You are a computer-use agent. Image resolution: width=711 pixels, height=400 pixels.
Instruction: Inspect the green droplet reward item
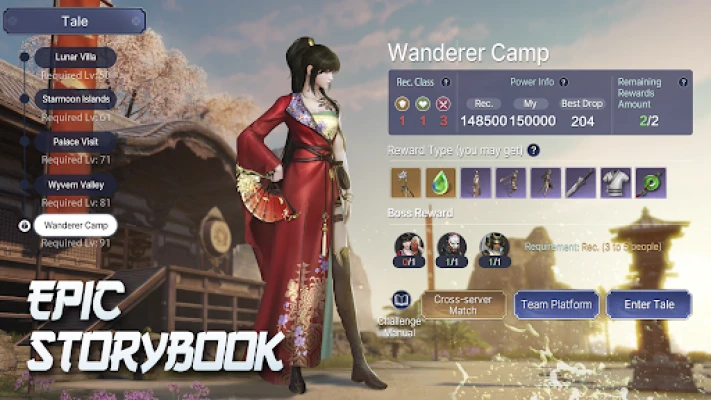pos(440,182)
